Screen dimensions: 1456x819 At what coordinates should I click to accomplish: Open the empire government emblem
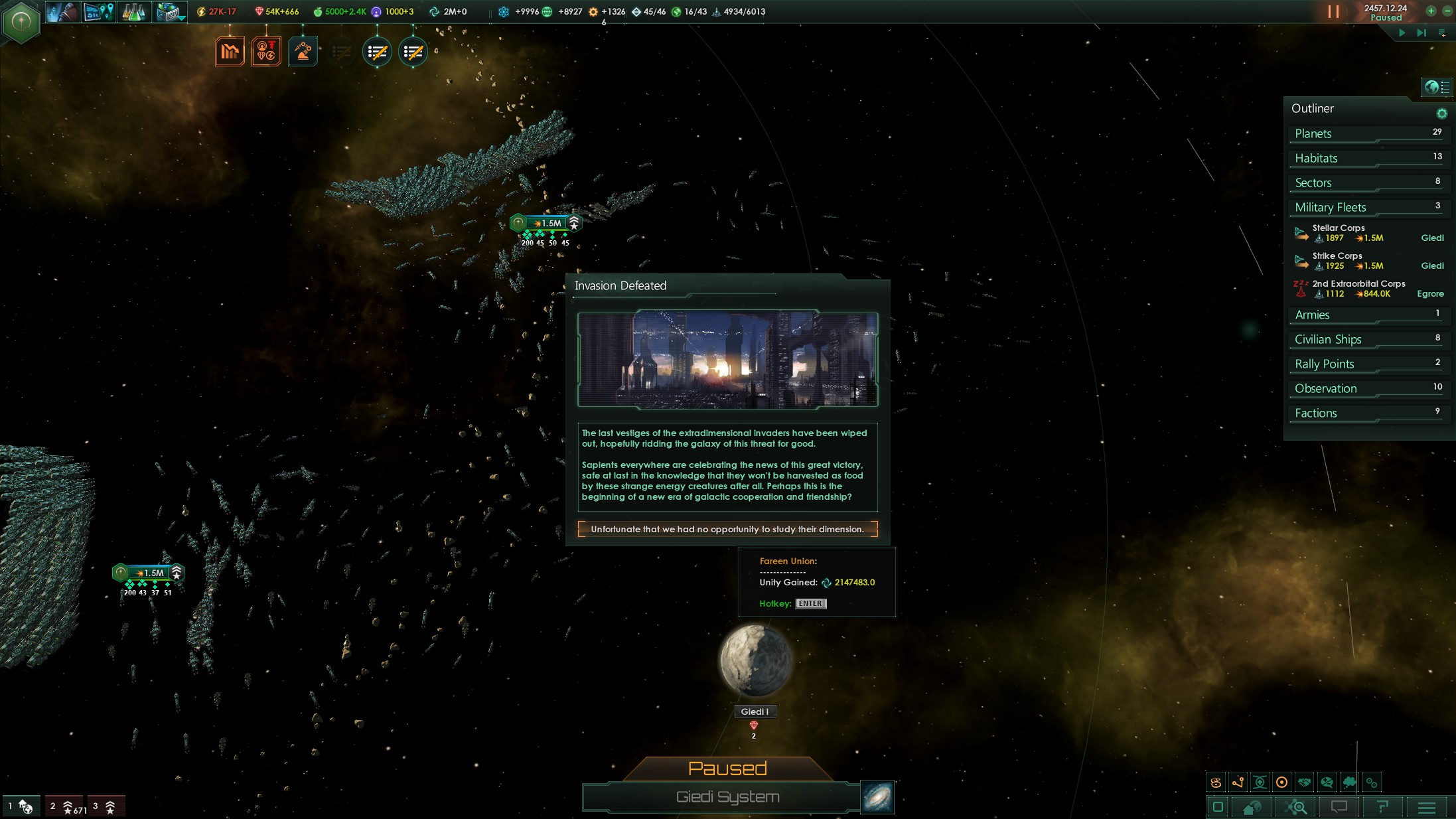(21, 22)
